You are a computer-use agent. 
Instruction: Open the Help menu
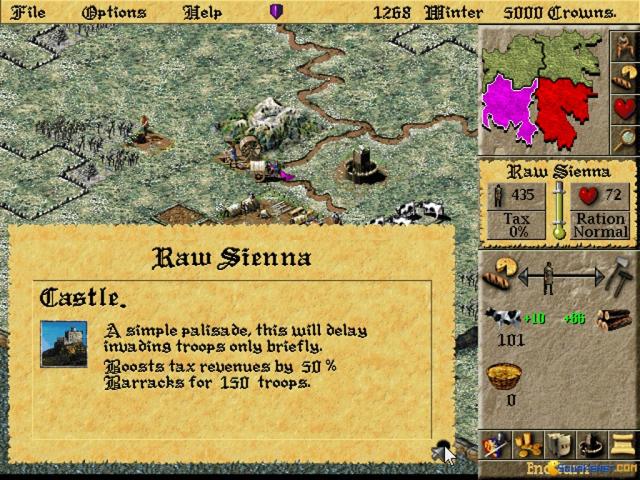coord(204,12)
